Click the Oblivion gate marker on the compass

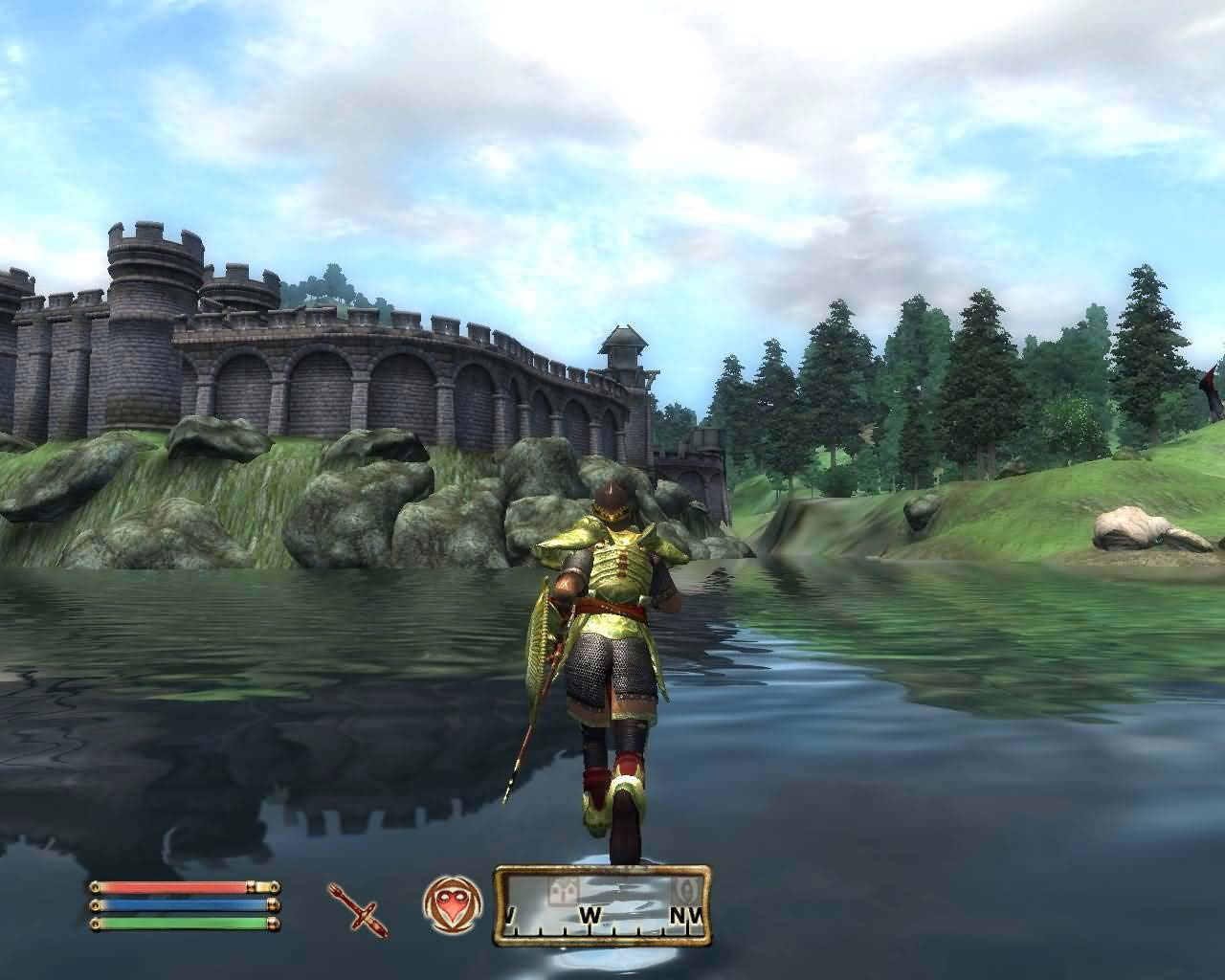pyautogui.click(x=686, y=888)
